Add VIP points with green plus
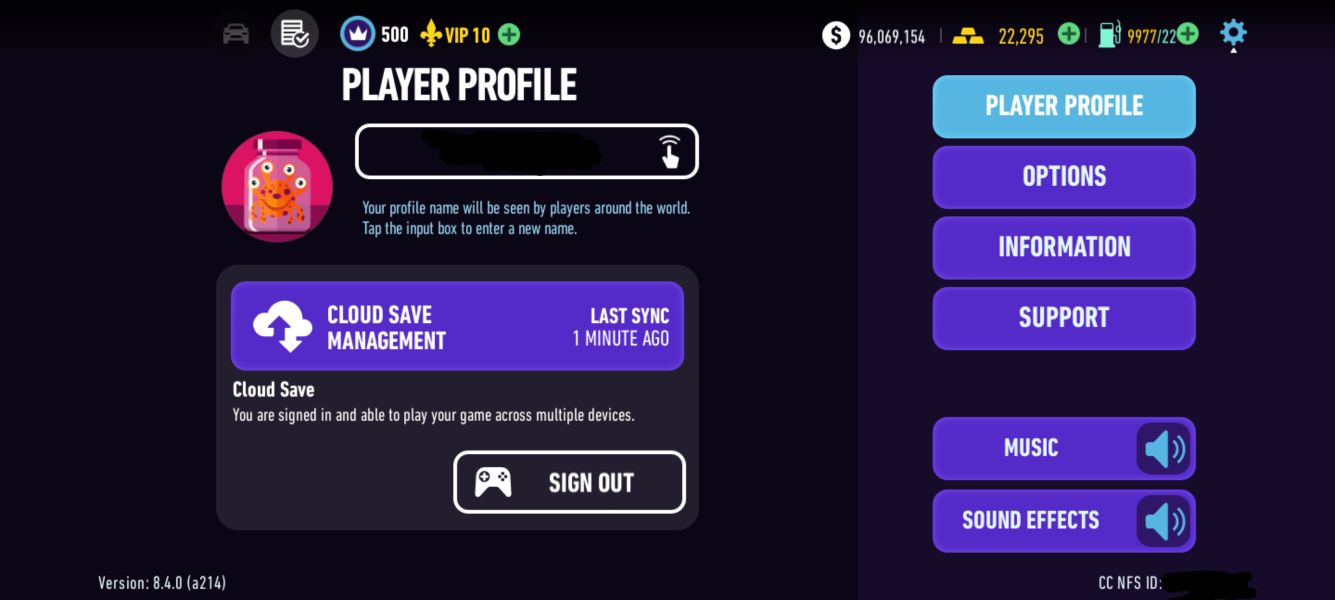The height and width of the screenshot is (600, 1335). [x=509, y=35]
